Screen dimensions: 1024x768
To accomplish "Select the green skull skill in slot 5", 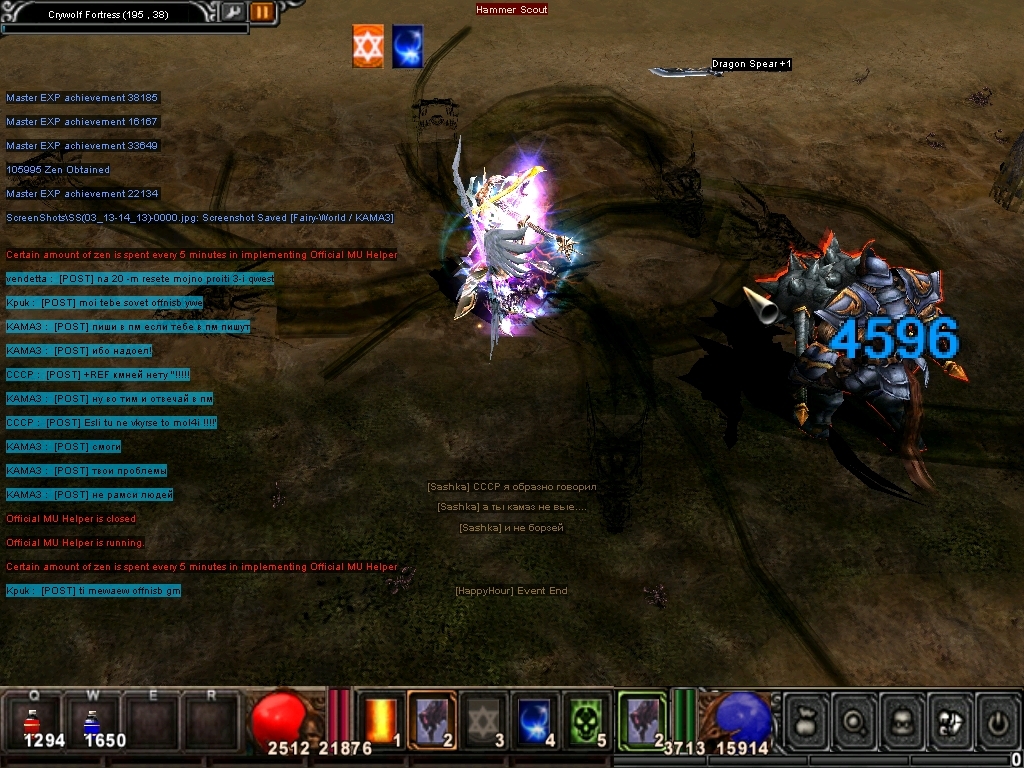I will point(587,719).
